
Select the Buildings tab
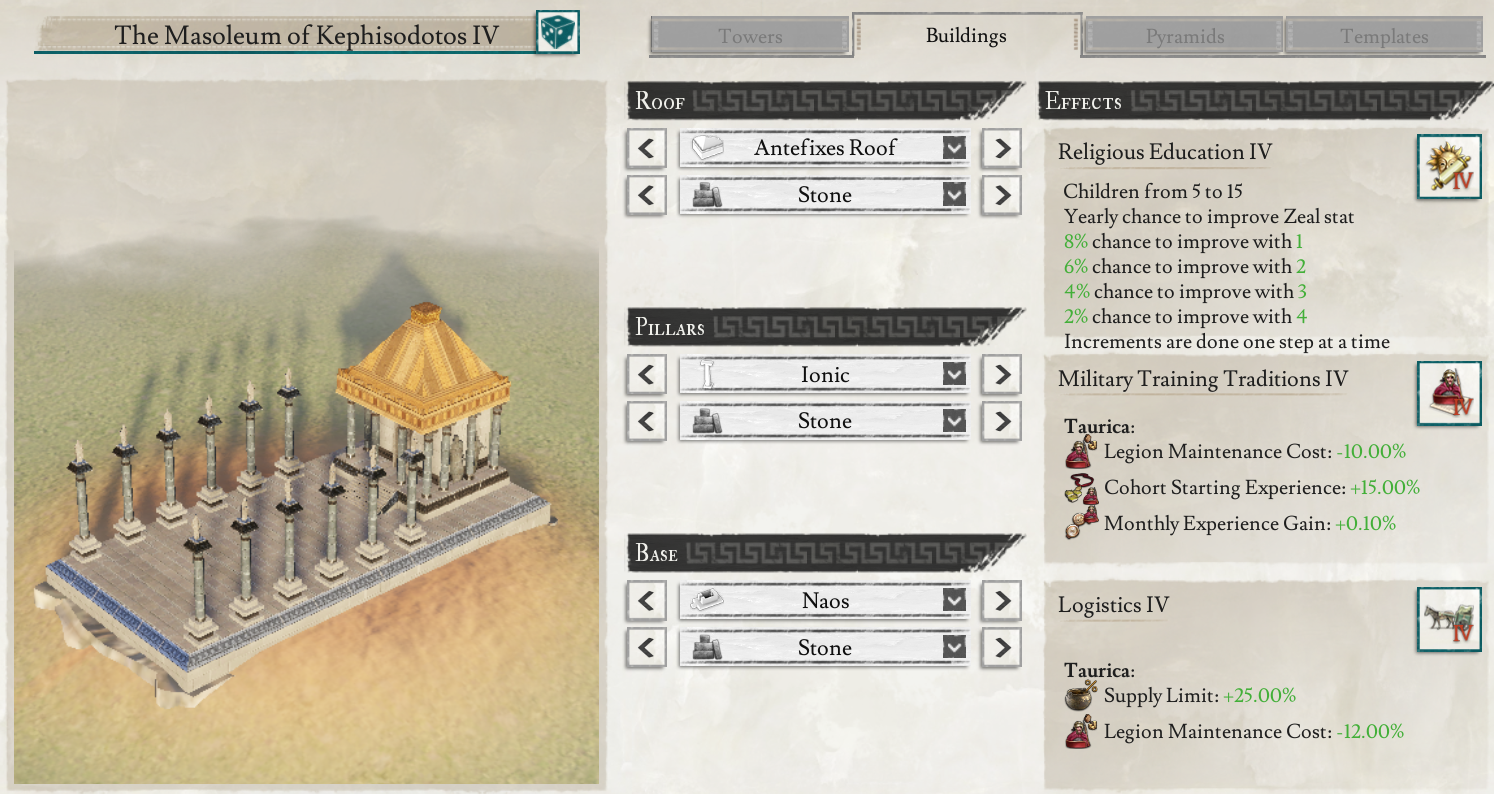[x=966, y=36]
